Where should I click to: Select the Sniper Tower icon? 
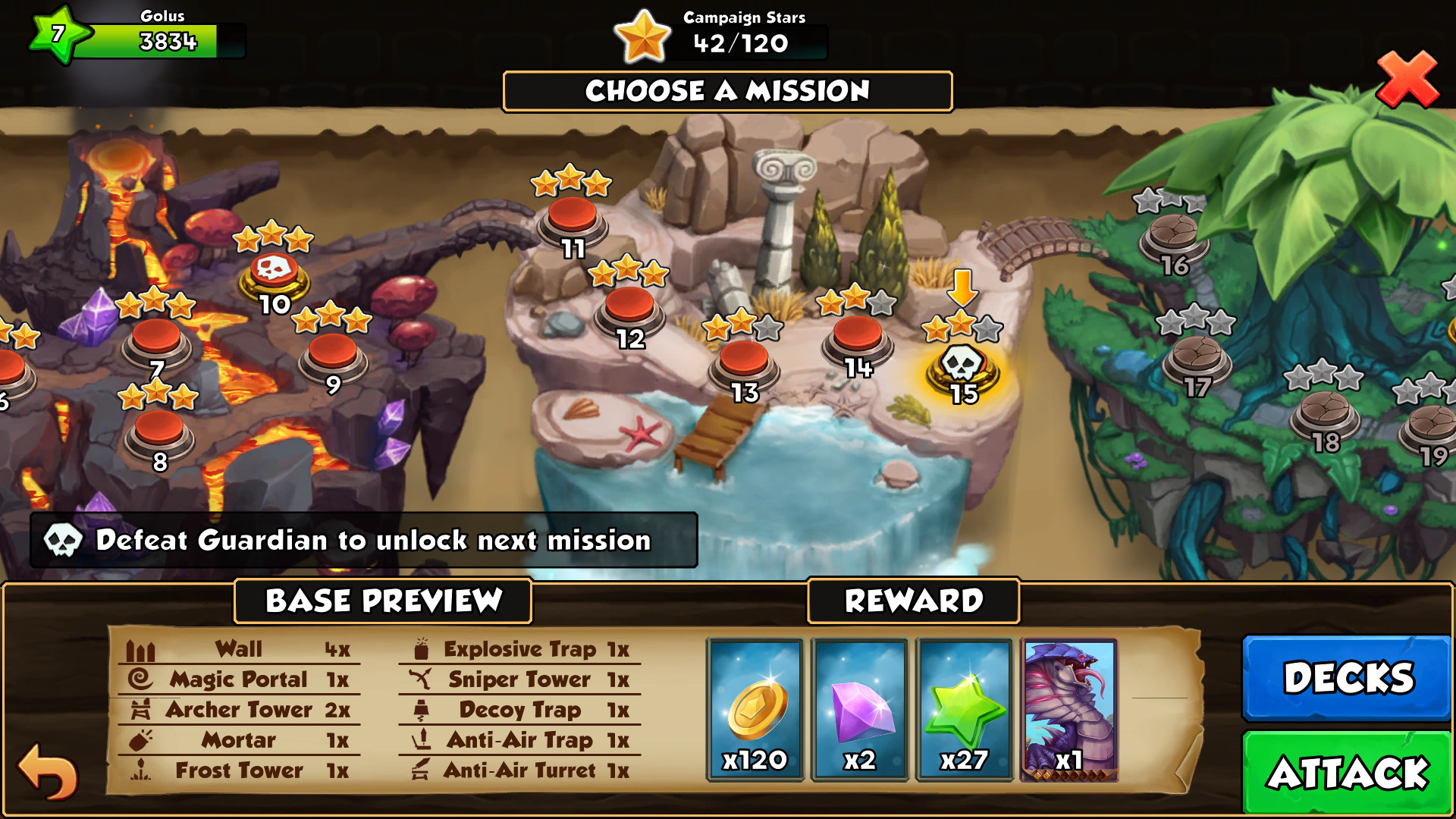pos(421,679)
